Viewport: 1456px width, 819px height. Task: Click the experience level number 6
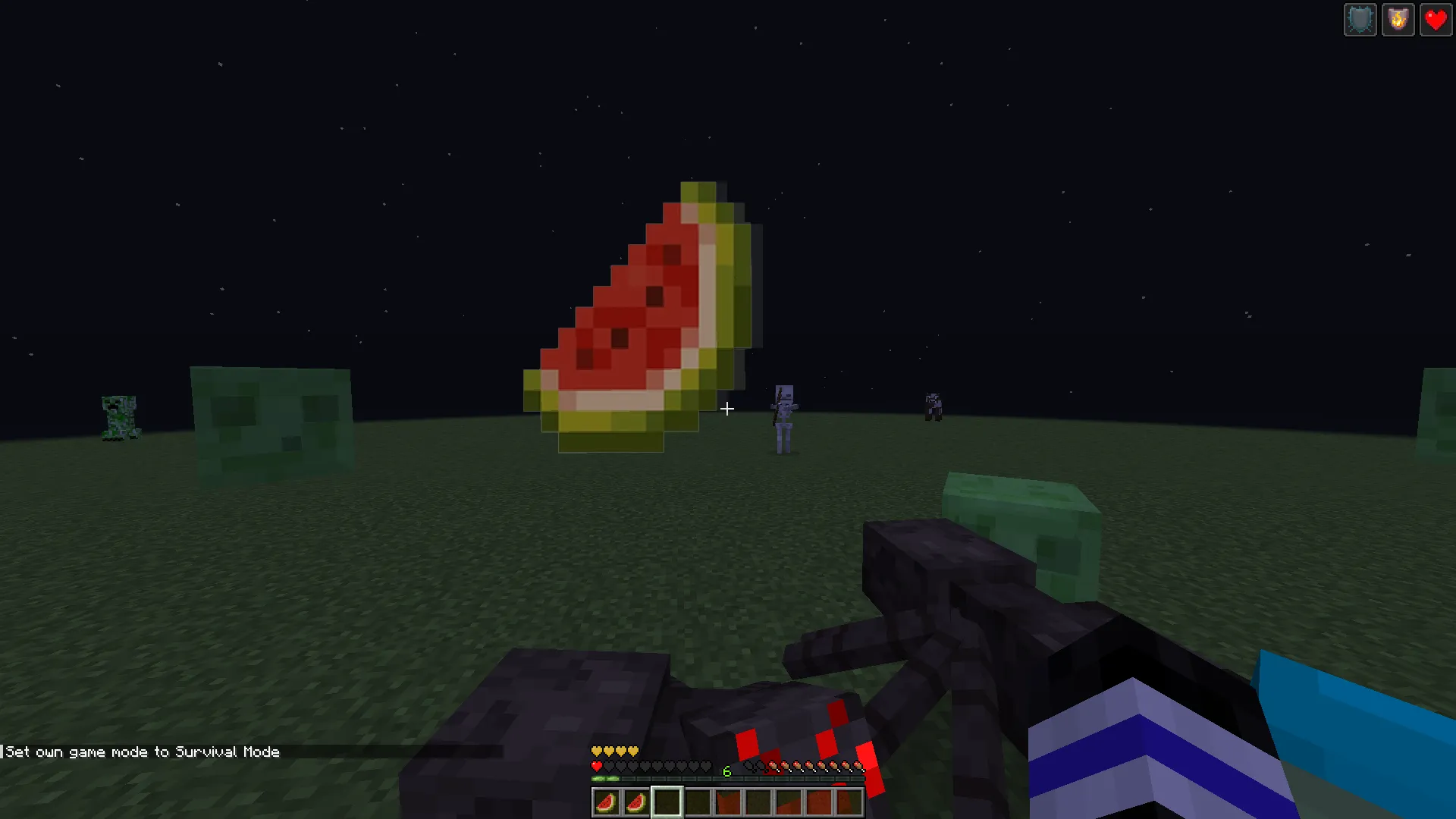click(726, 771)
